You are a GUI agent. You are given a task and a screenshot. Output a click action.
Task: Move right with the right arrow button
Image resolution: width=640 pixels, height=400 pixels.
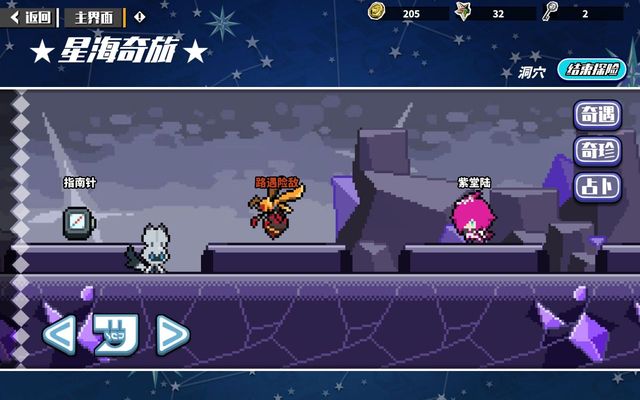coord(172,335)
